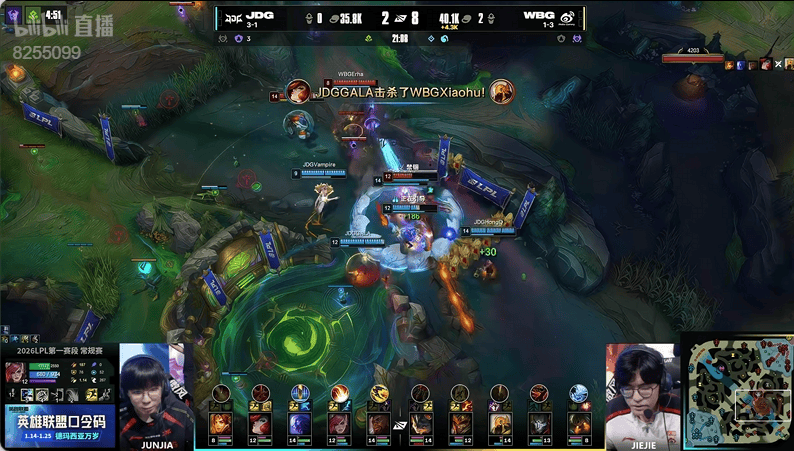Click the red-haired champion portrait in stats panel
Viewport: 794px width, 451px height.
(16, 372)
